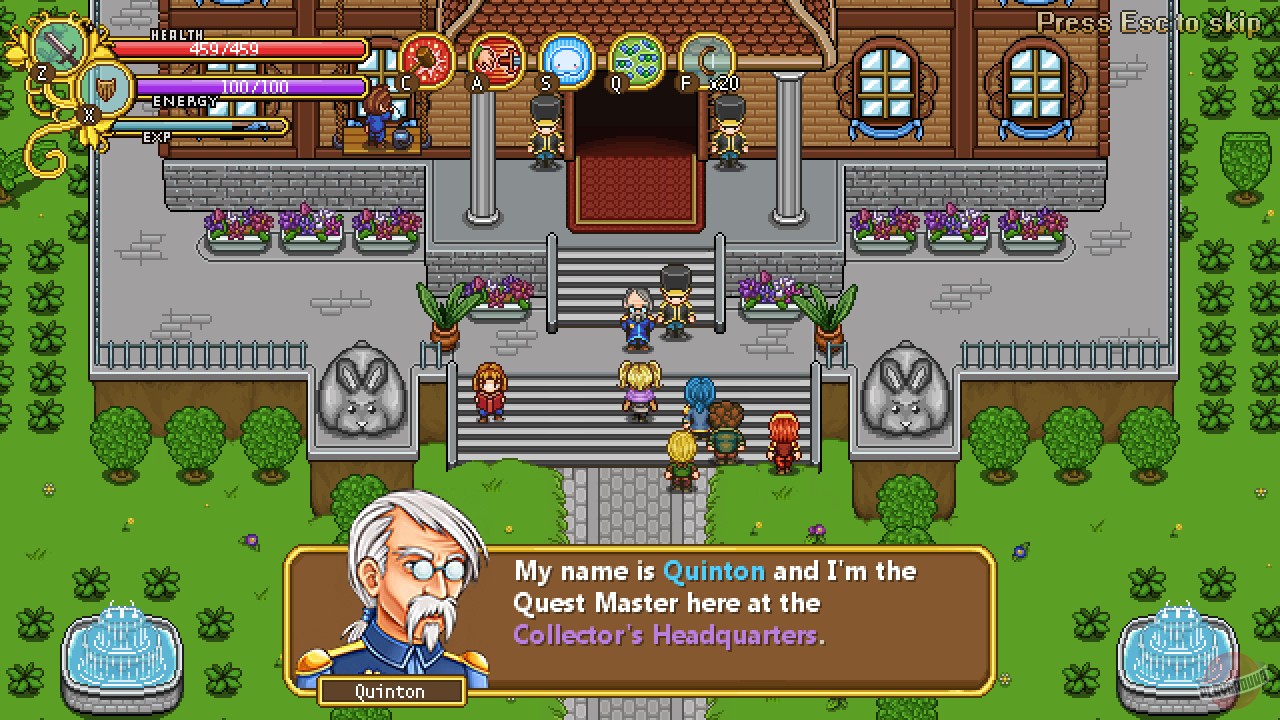Screen dimensions: 1280x720
Task: Click the Quinton nameplate under the portrait
Action: tap(391, 691)
